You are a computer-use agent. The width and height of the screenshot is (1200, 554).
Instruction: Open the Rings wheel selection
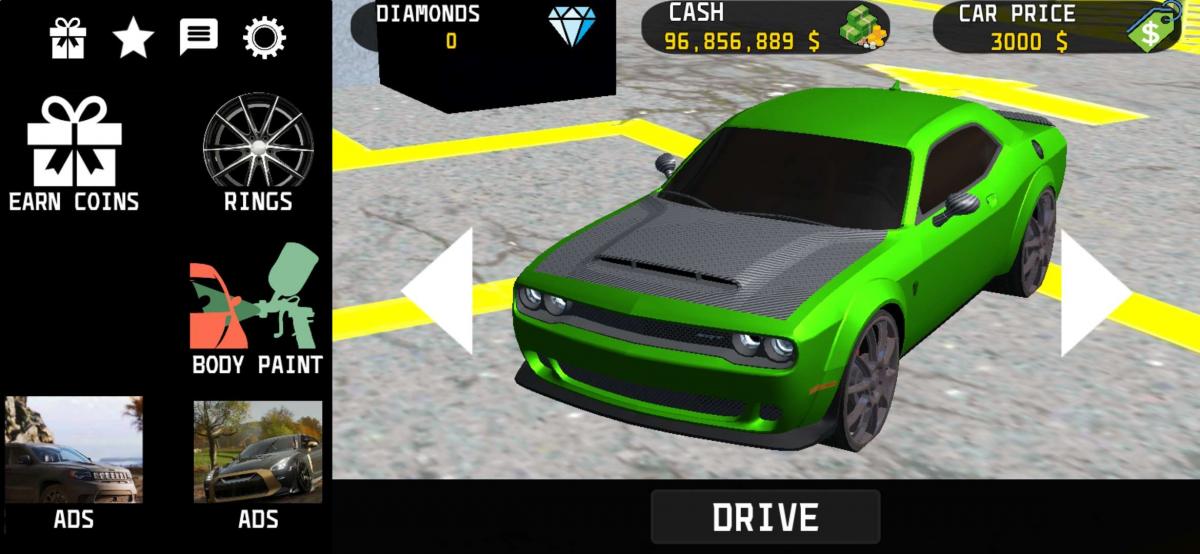(x=257, y=152)
